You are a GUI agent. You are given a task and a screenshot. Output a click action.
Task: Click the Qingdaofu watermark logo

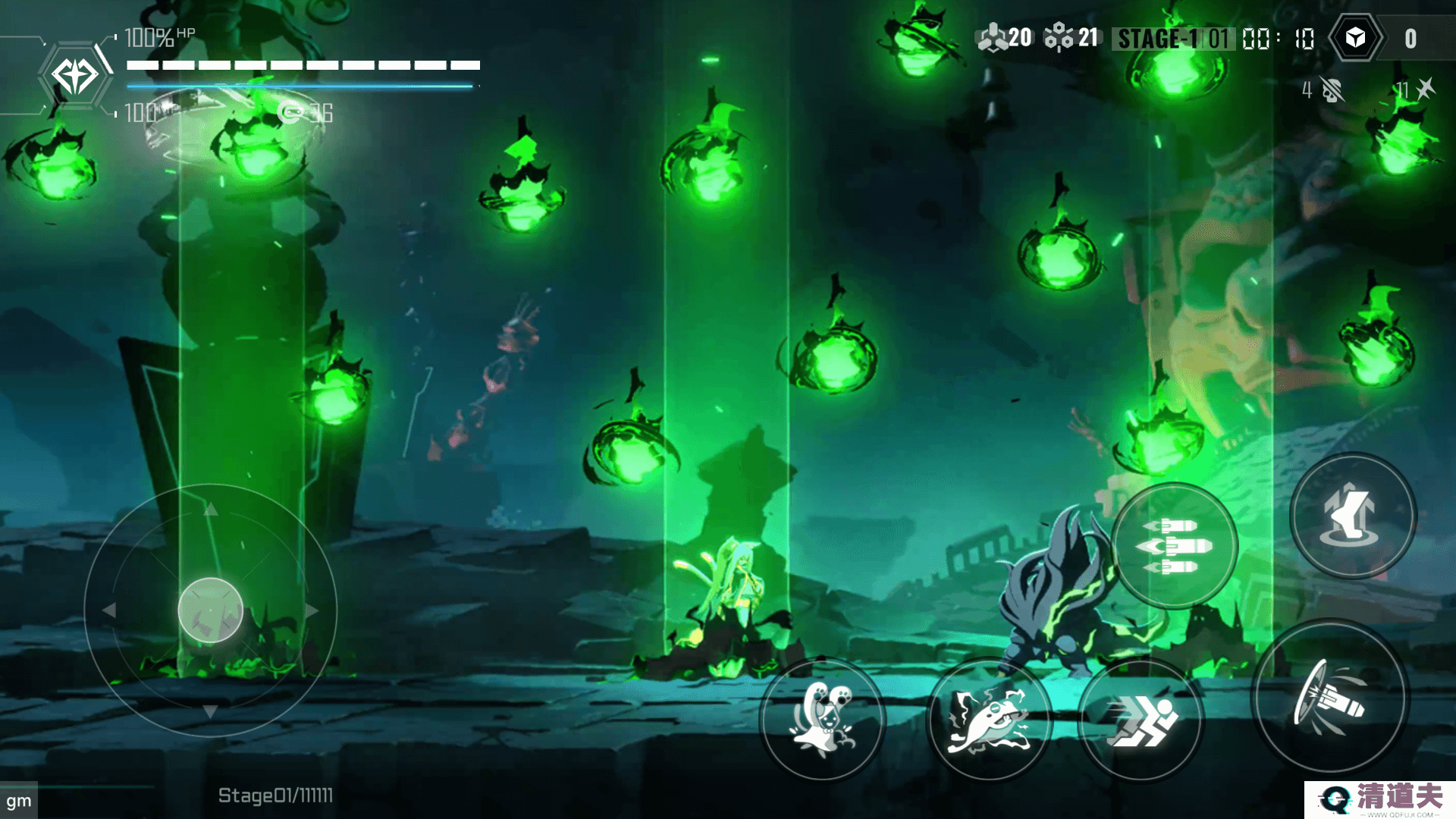[1380, 799]
